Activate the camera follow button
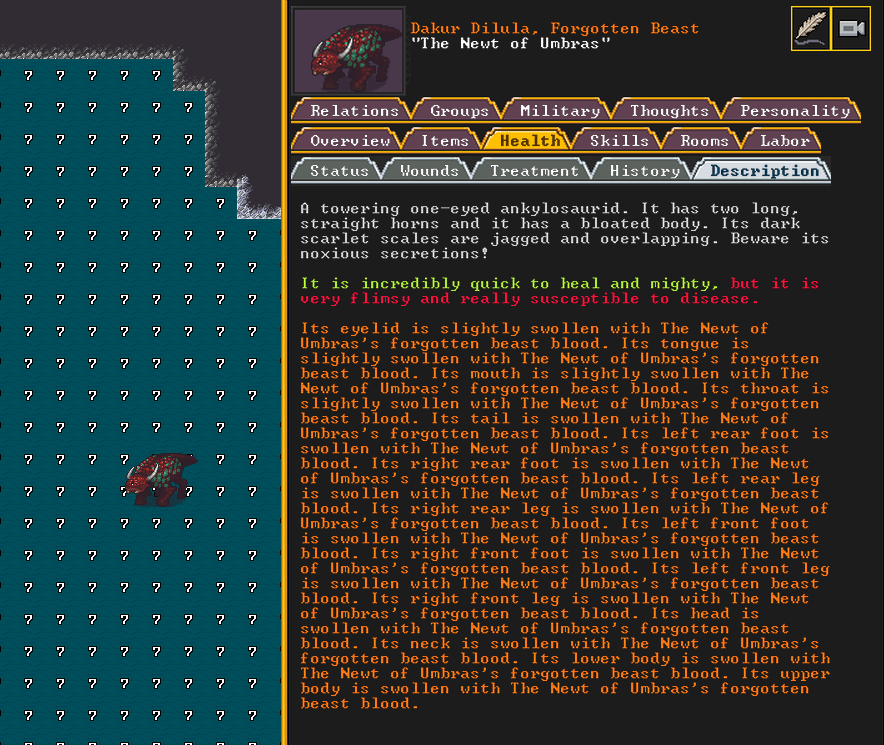This screenshot has width=884, height=745. [x=850, y=29]
